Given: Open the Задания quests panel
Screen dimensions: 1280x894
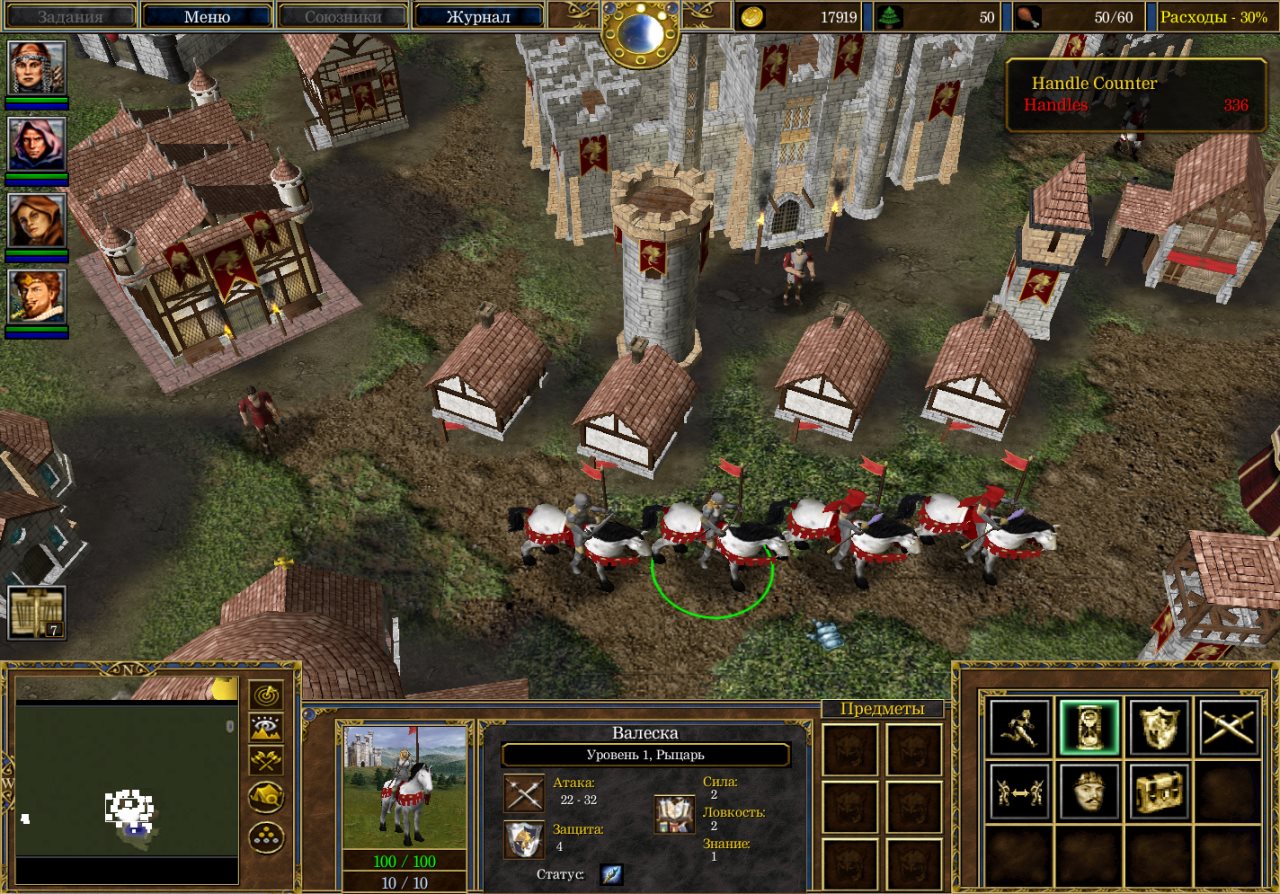Looking at the screenshot, I should [70, 16].
